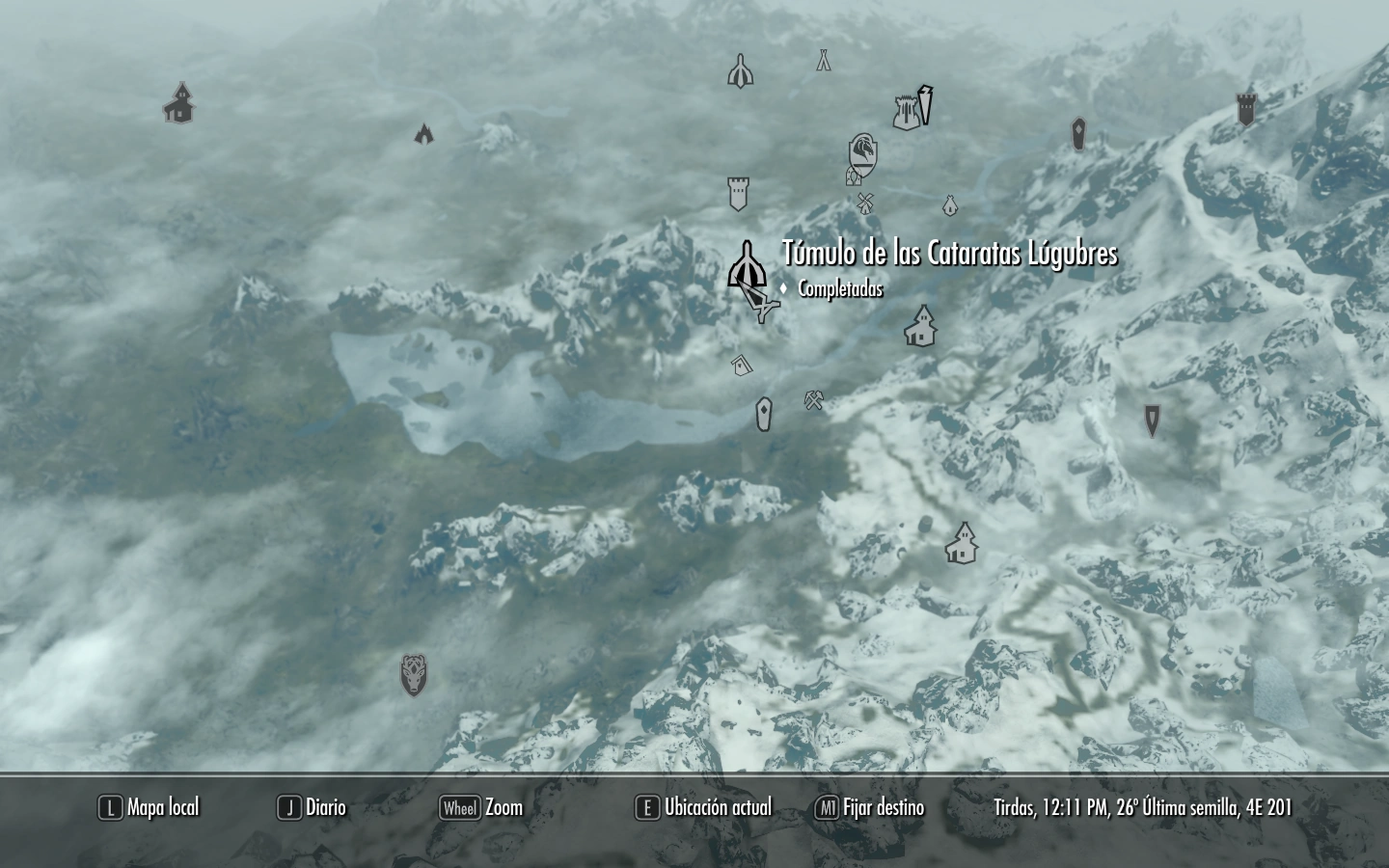Click the southern church icon near the snow

(x=963, y=543)
